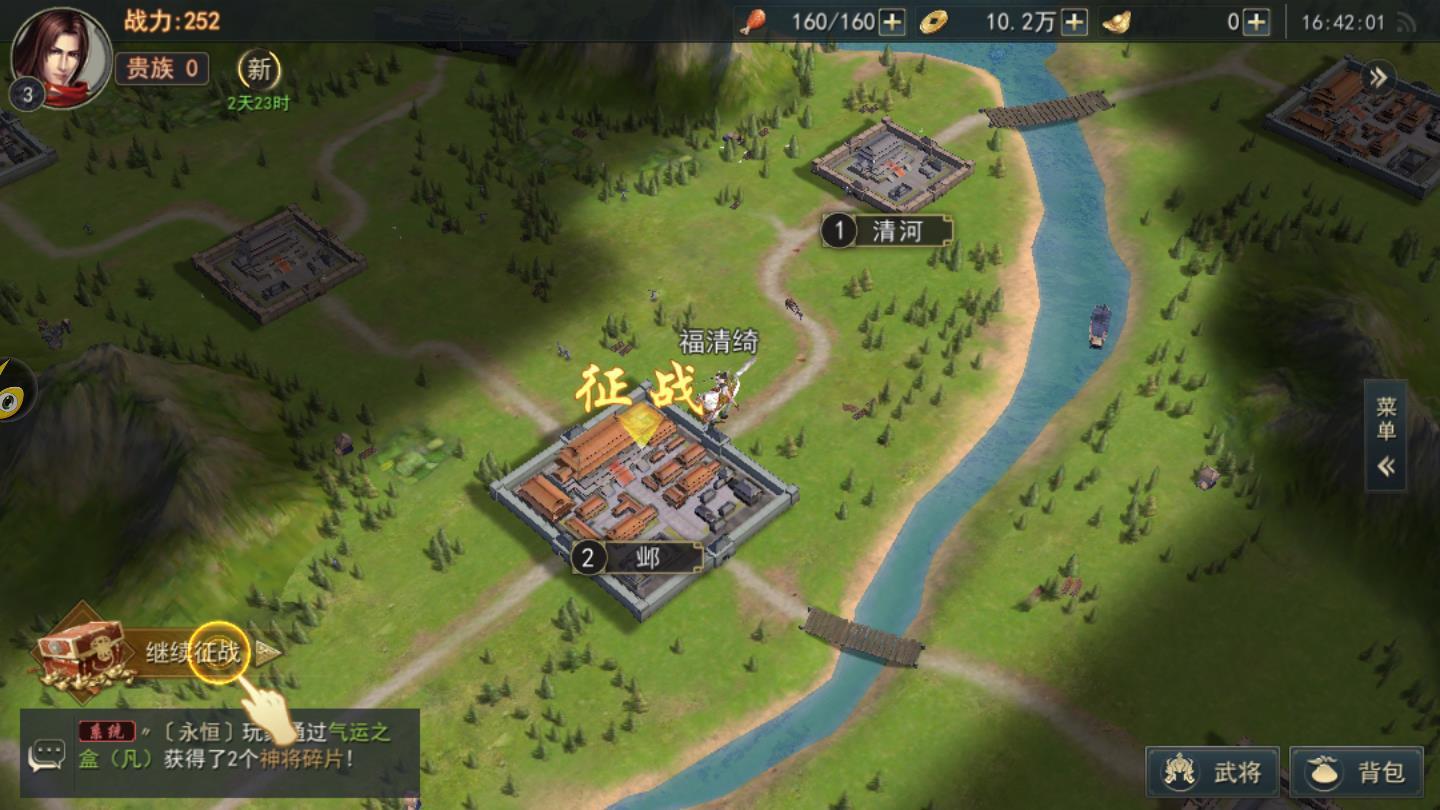Screen dimensions: 1440x810
Task: Add more stamina with the drumstick plus button
Action: pos(892,22)
